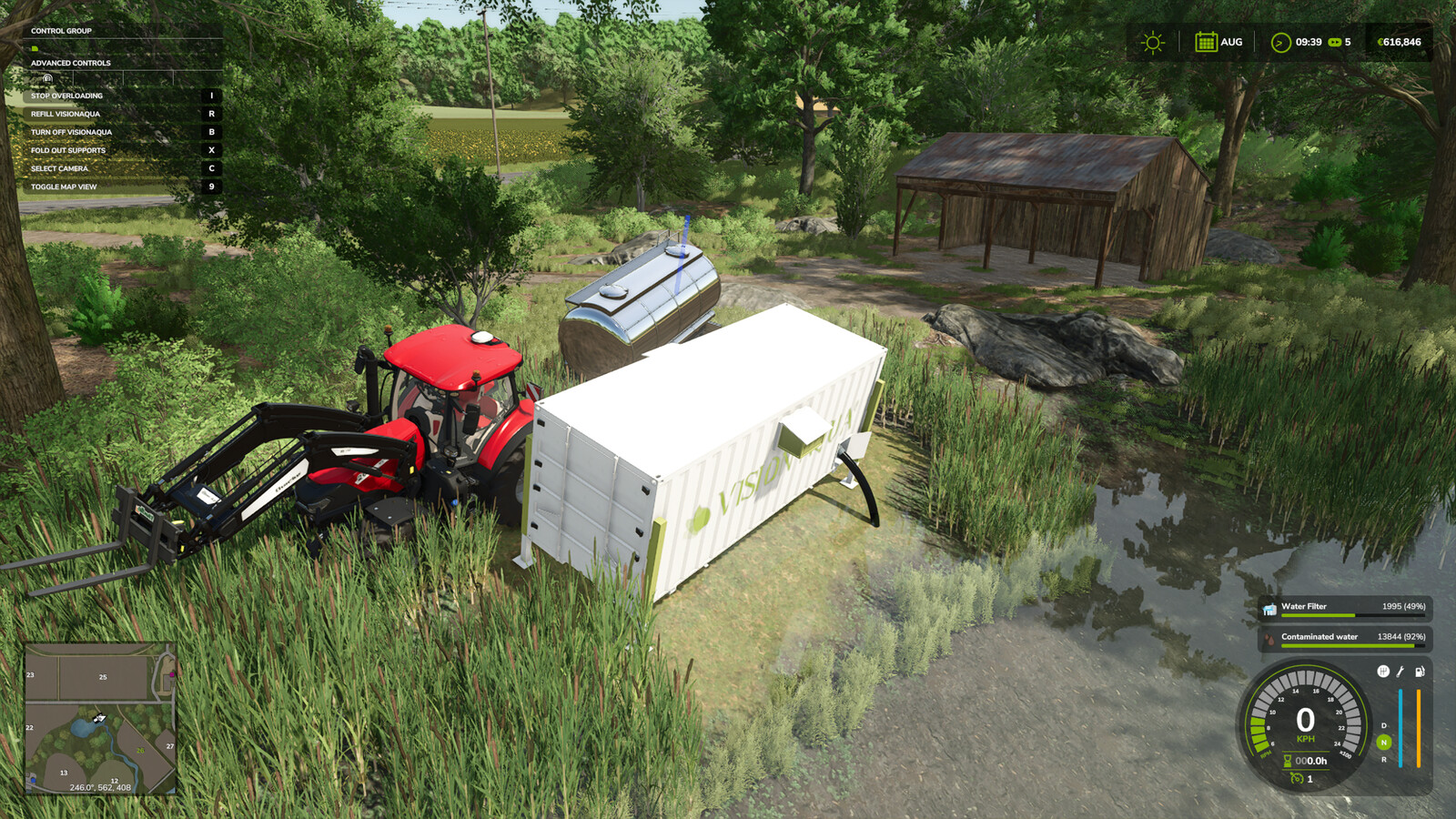Choose the Select Camera entry
This screenshot has width=1456, height=819.
(x=59, y=168)
